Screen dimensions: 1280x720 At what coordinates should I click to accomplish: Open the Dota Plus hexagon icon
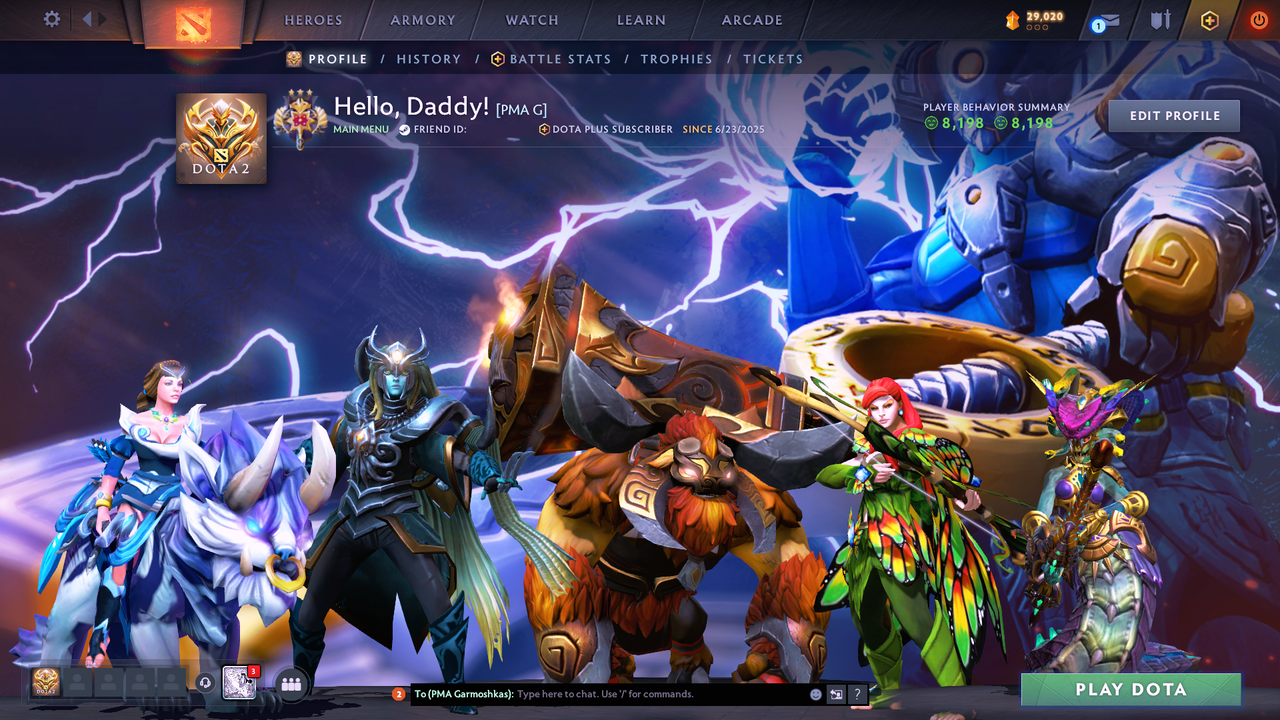1208,19
